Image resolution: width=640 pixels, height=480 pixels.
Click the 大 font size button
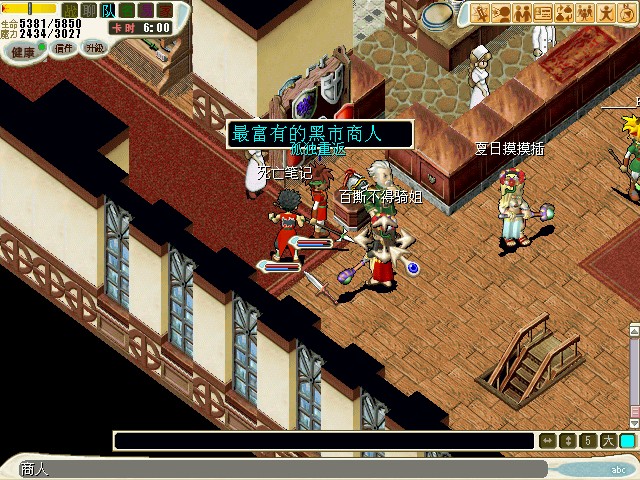point(607,441)
